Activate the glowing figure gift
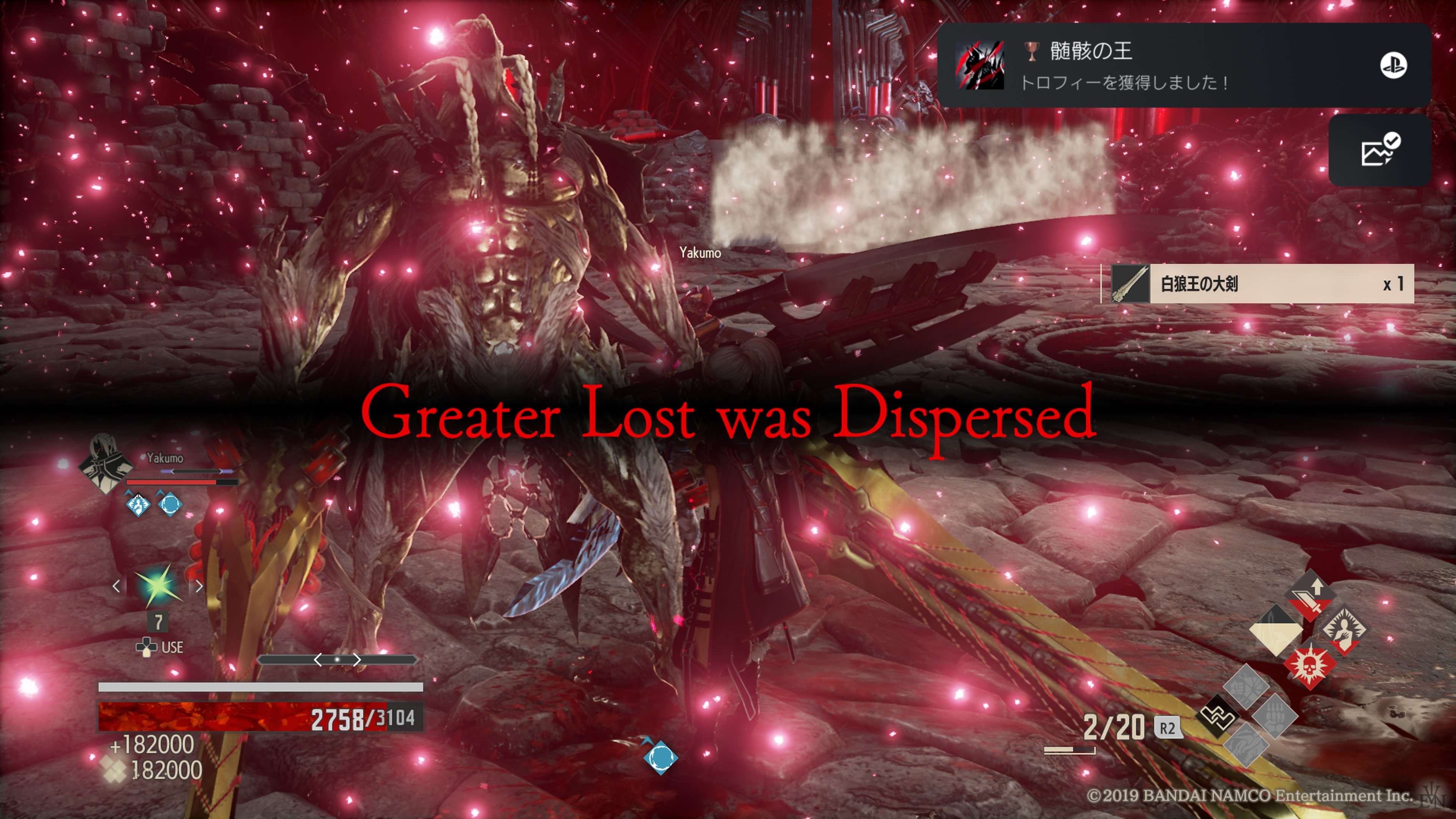1456x819 pixels. [x=1345, y=629]
